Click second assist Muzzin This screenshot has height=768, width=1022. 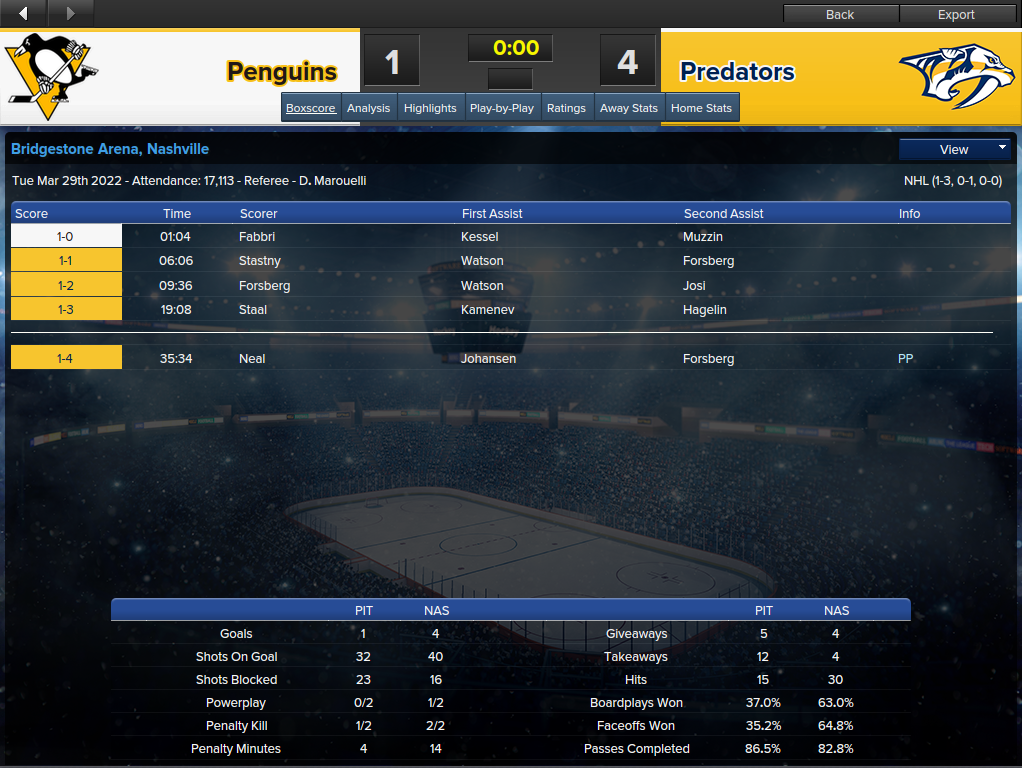(703, 237)
